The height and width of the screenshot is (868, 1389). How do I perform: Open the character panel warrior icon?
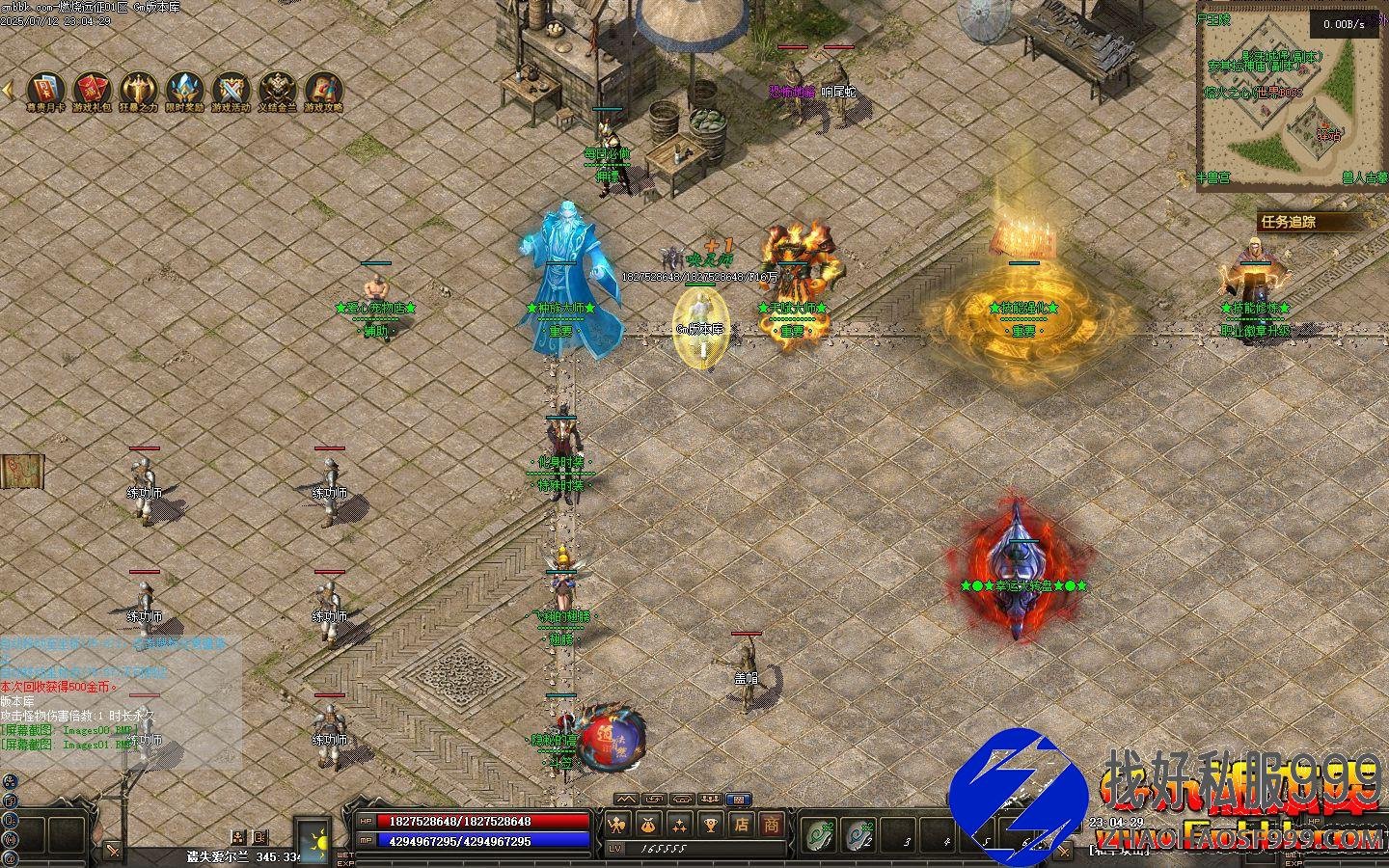(x=618, y=825)
